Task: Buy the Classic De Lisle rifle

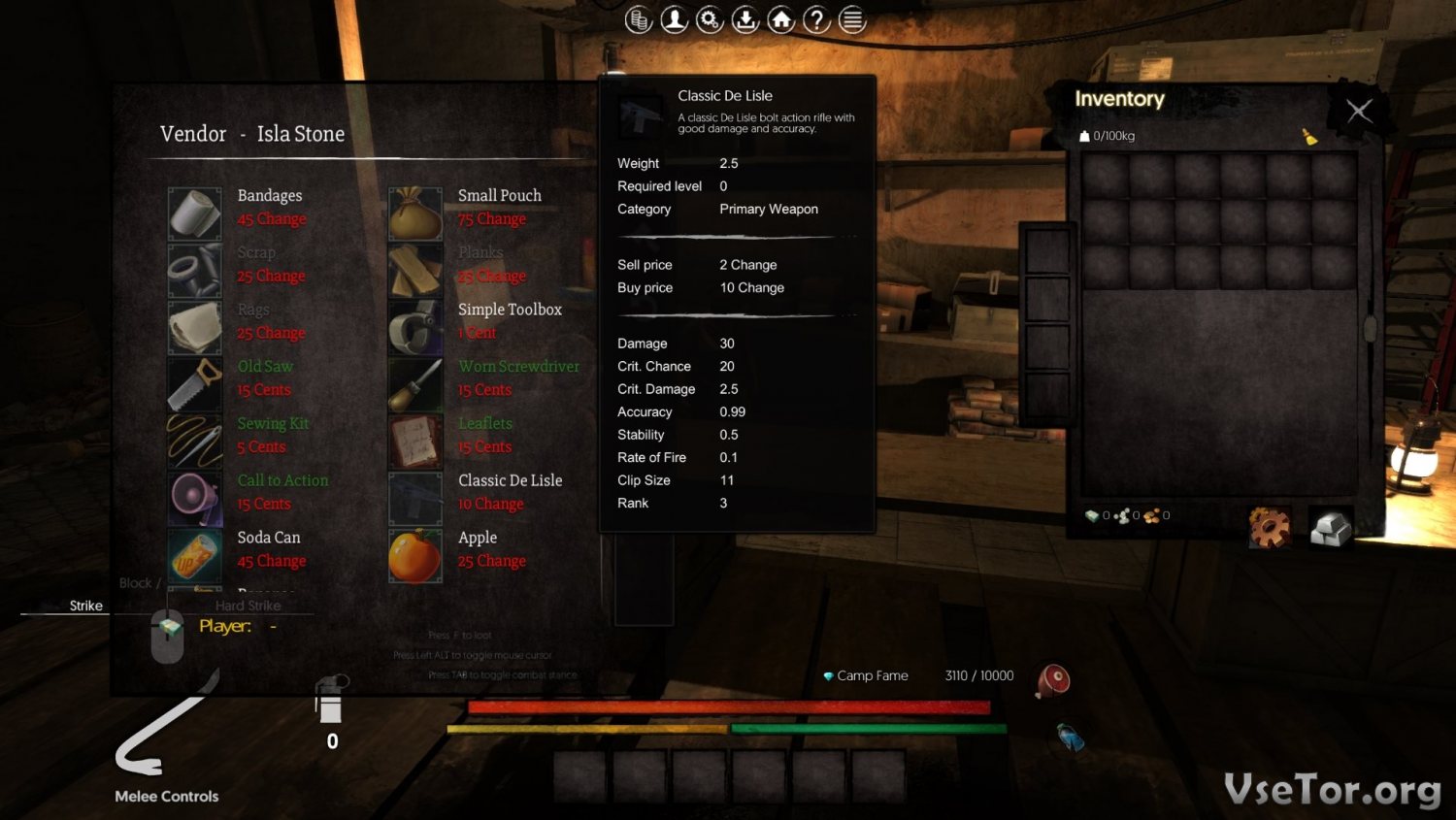Action: (415, 499)
